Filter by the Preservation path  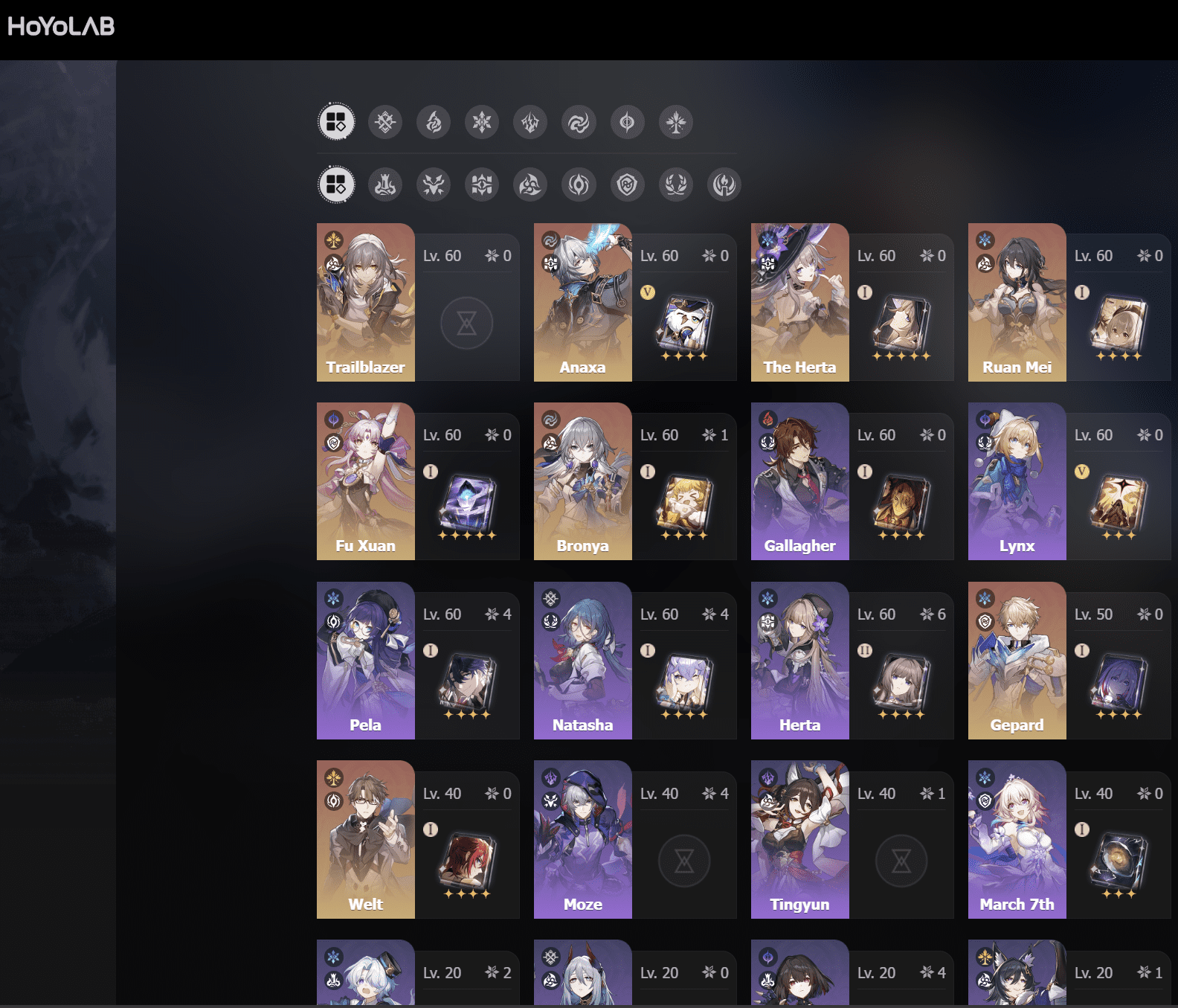tap(628, 184)
